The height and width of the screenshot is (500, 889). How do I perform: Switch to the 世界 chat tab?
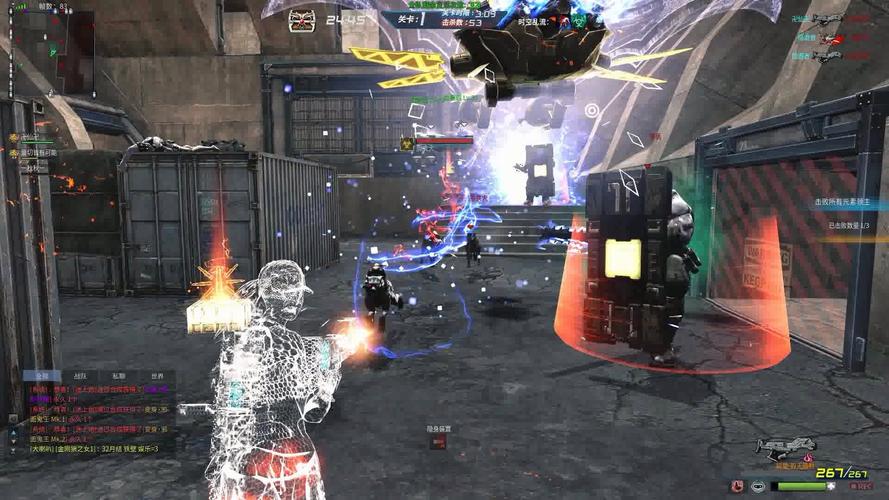point(157,376)
